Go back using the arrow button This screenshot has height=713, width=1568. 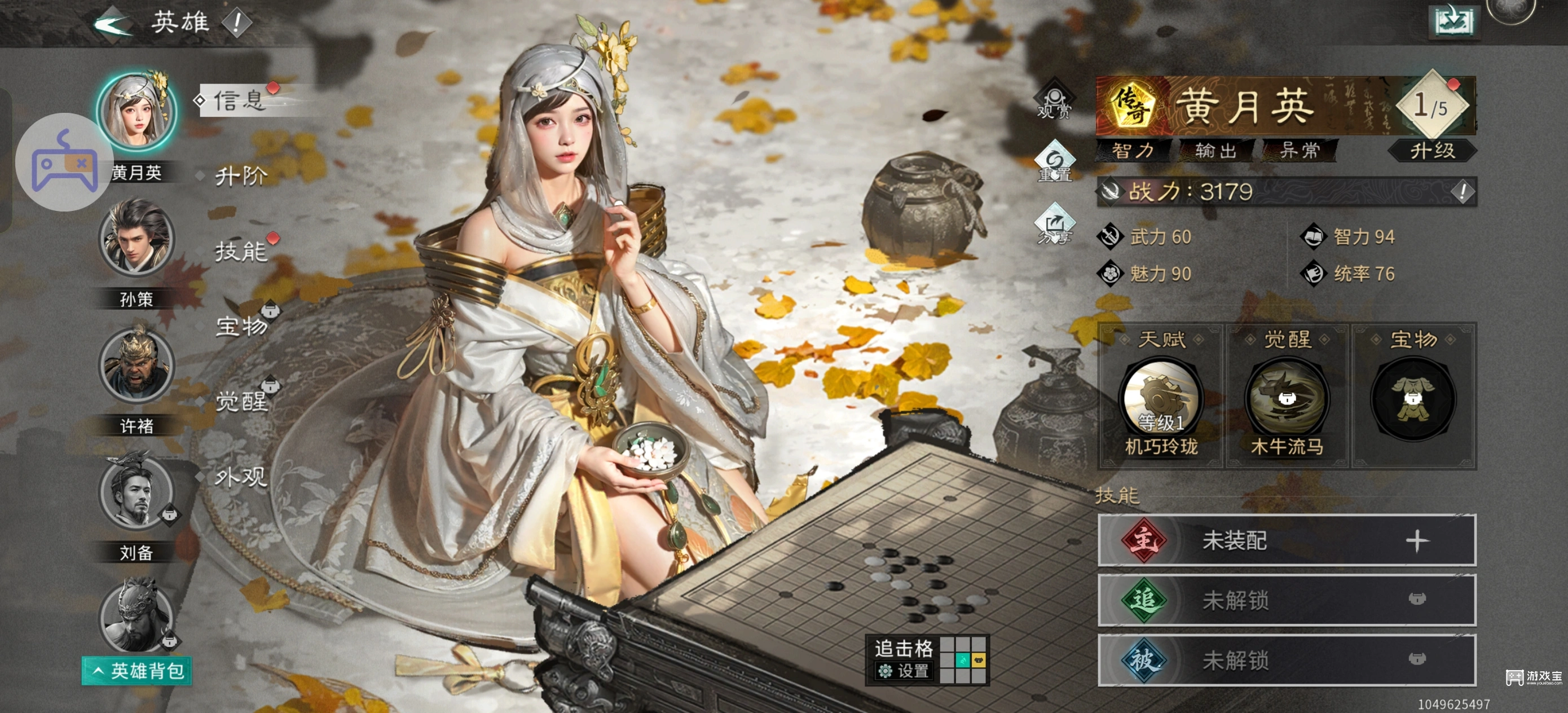[113, 24]
